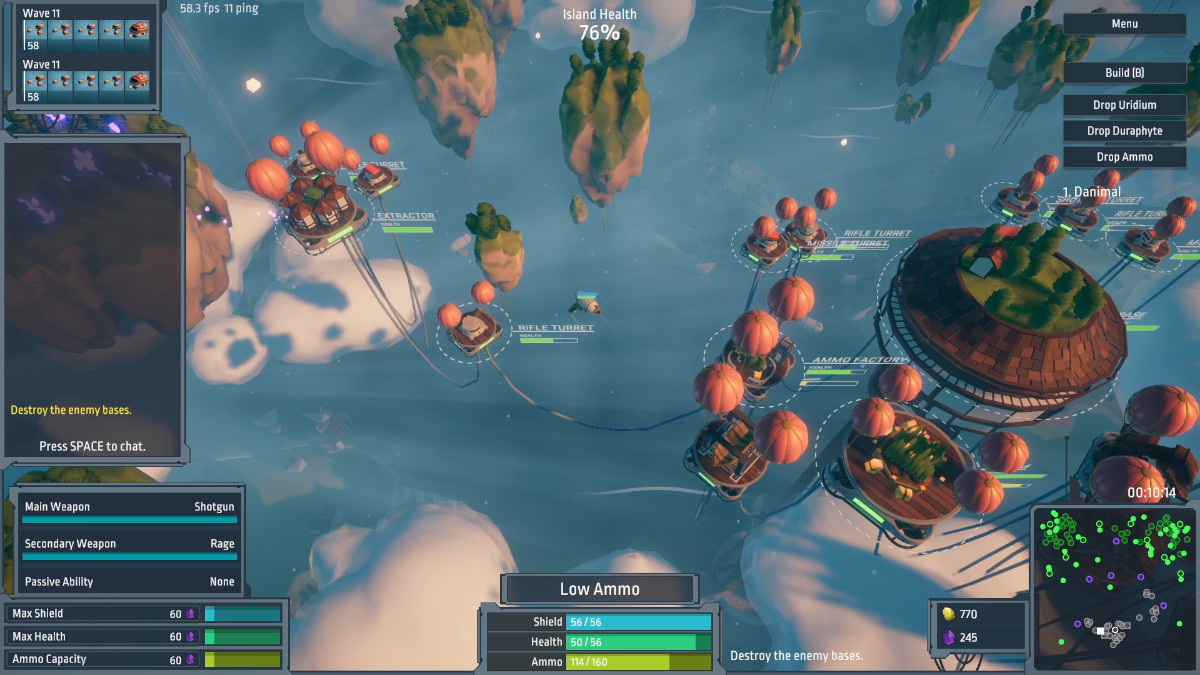Buy the Max Shield upgrade
Image resolution: width=1200 pixels, height=675 pixels.
coord(144,613)
